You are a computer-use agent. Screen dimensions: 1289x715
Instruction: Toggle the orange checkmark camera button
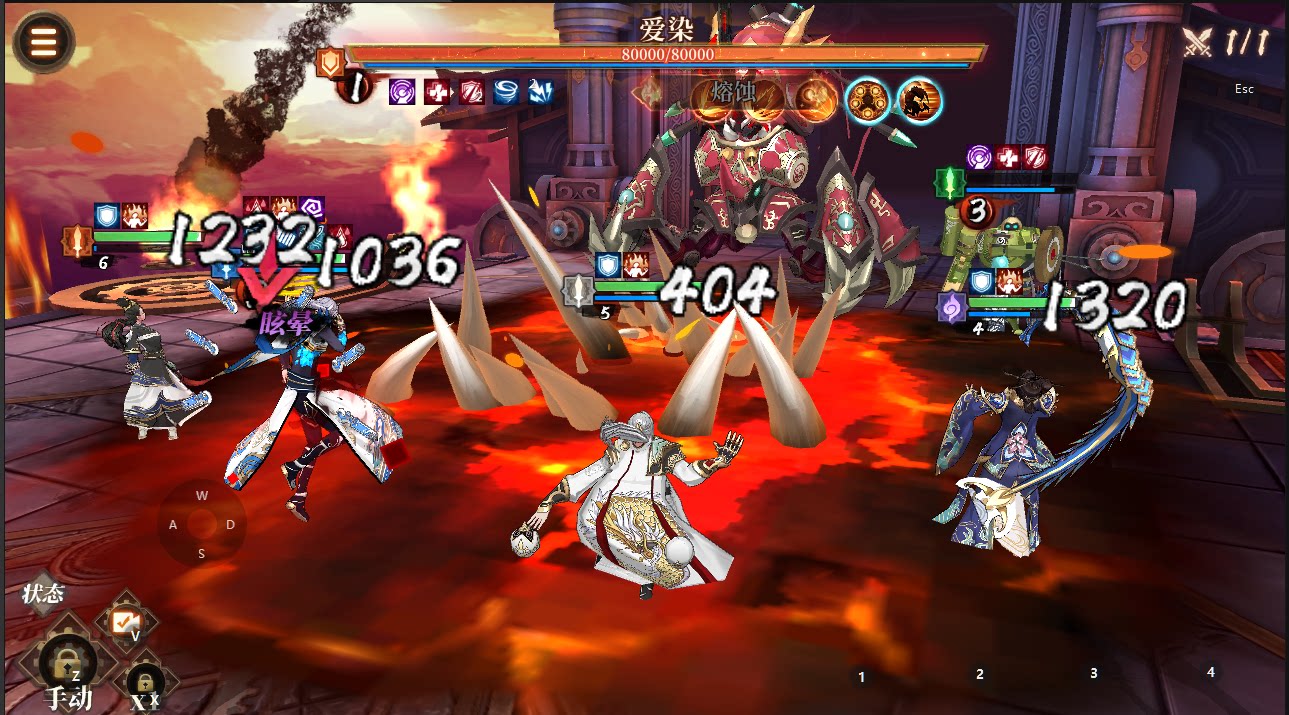[x=126, y=622]
